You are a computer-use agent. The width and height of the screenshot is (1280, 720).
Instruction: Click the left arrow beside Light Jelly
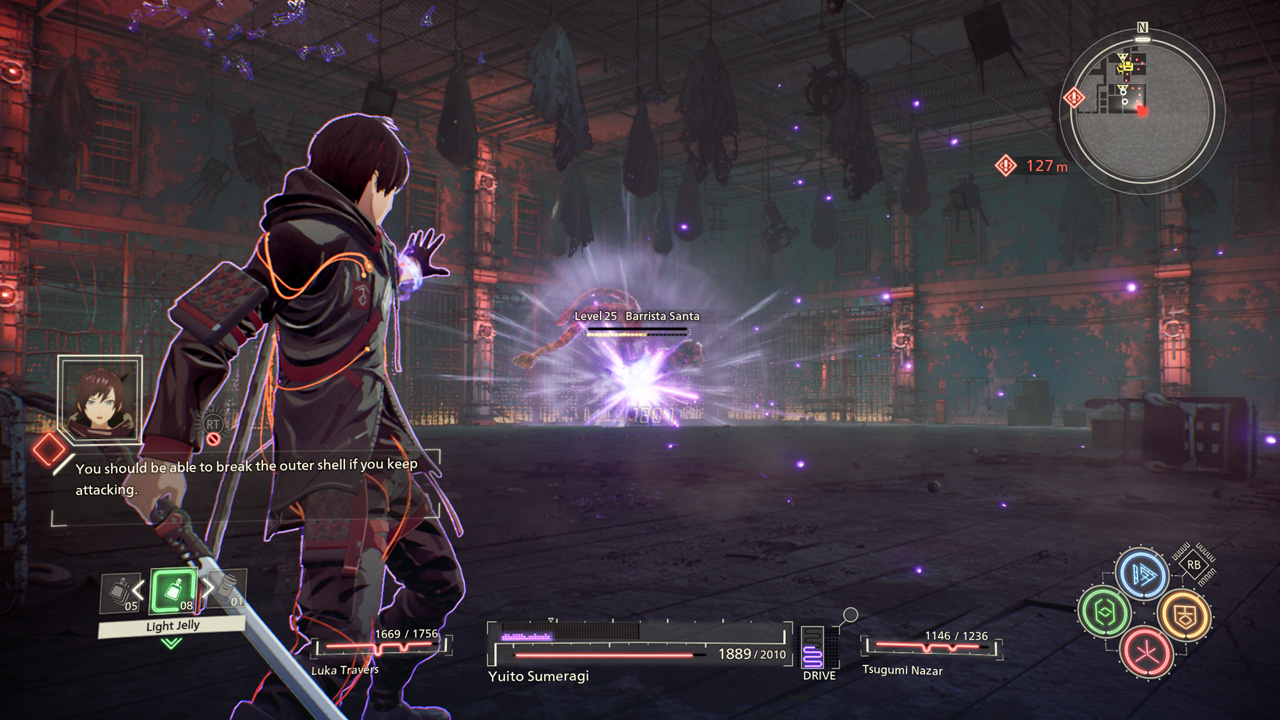click(x=139, y=590)
